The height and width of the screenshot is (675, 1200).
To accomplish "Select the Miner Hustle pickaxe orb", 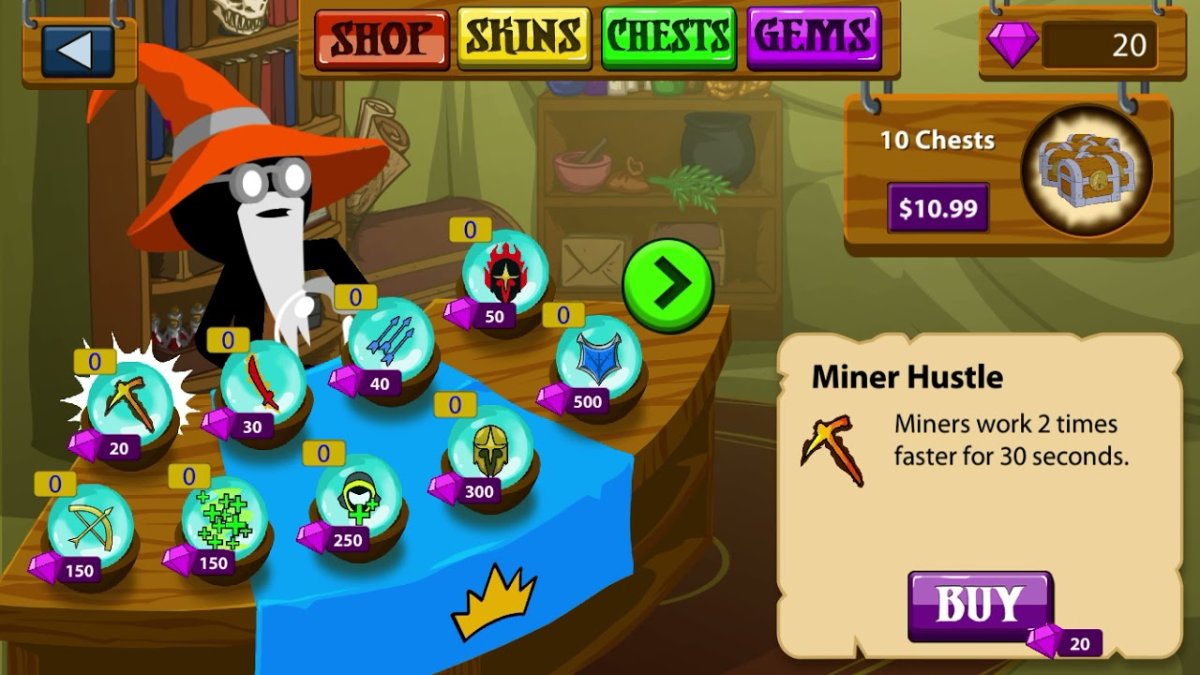I will click(x=130, y=402).
